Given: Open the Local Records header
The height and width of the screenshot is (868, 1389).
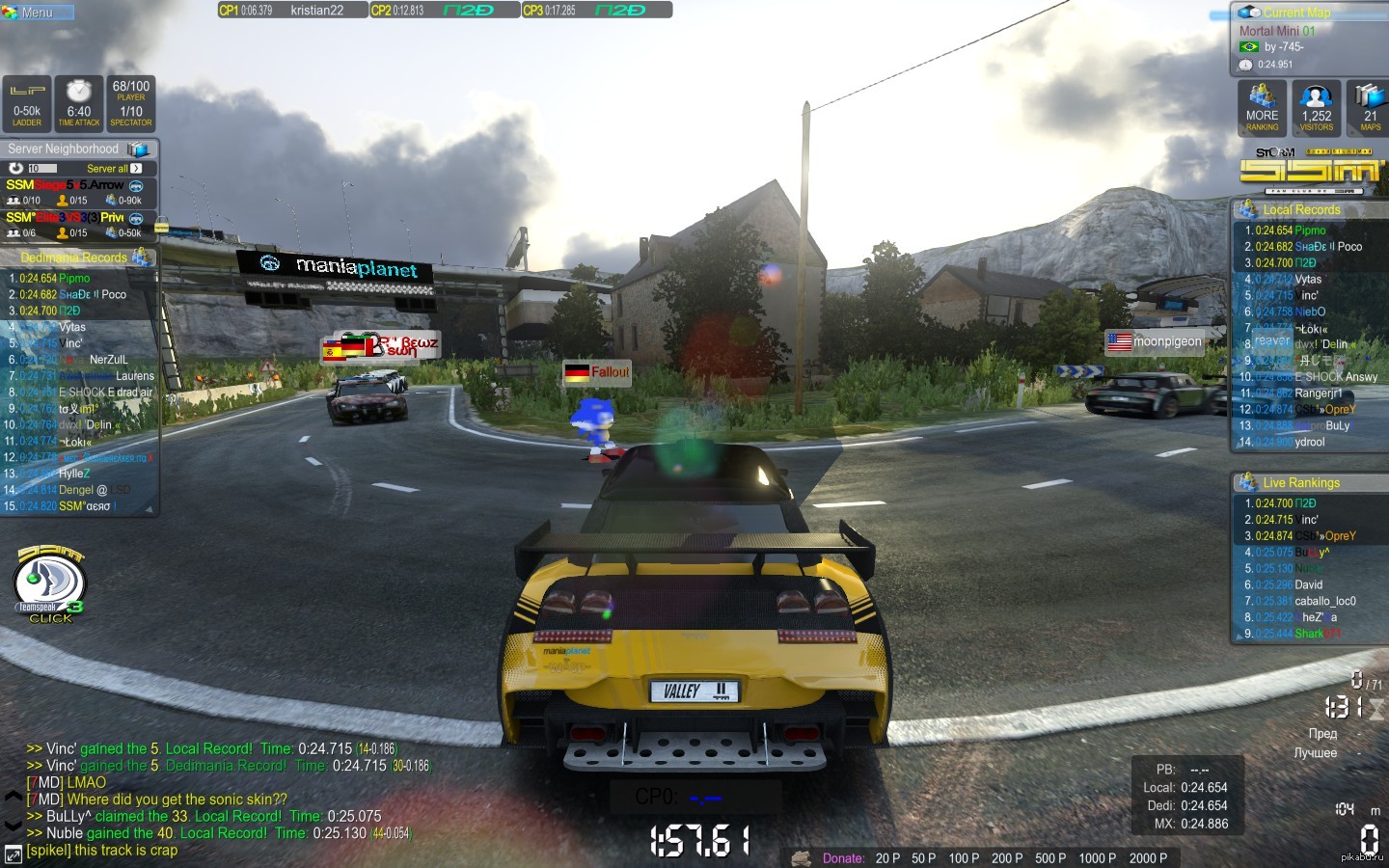Looking at the screenshot, I should [x=1301, y=209].
